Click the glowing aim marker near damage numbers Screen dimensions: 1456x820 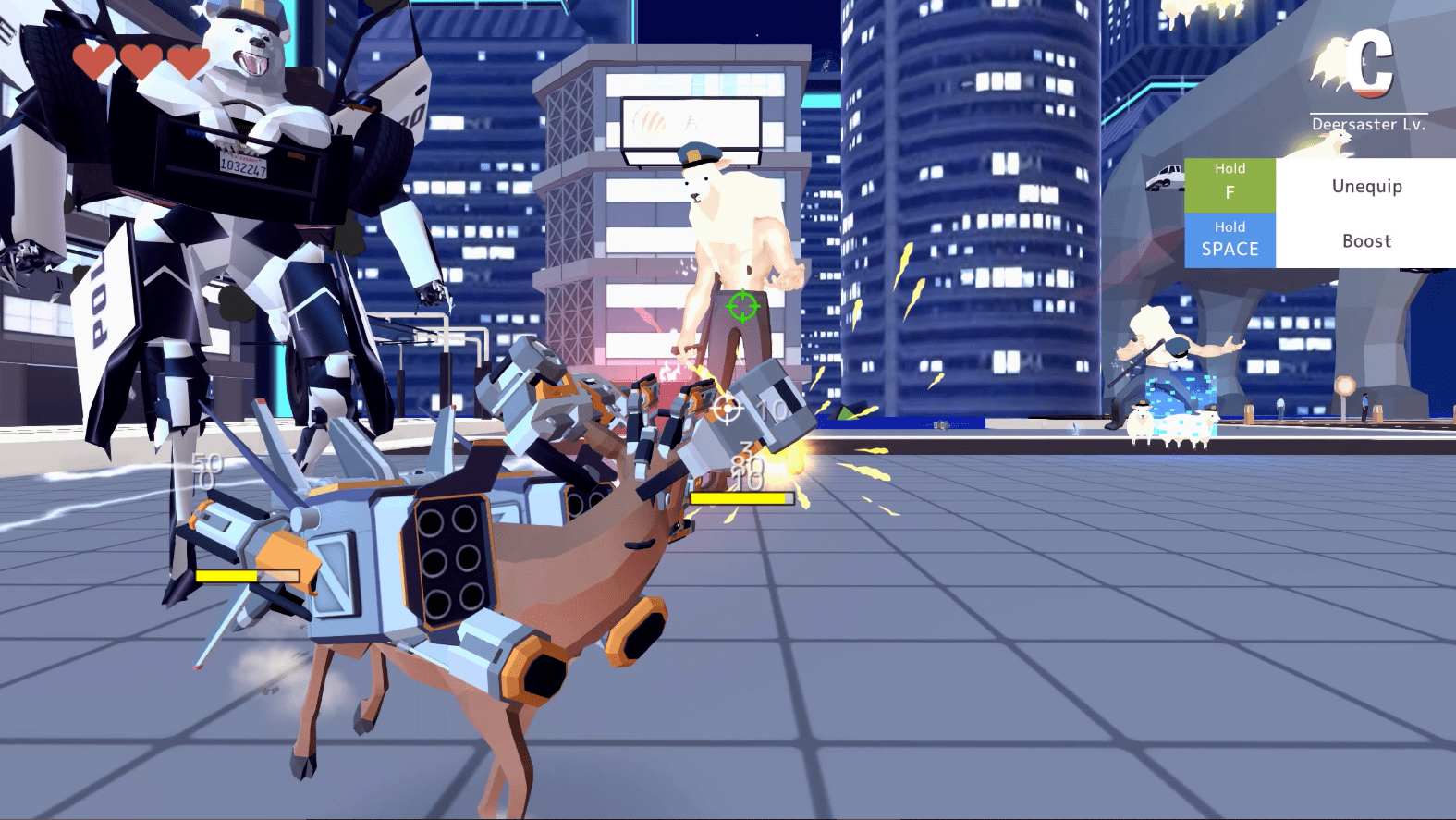click(728, 407)
